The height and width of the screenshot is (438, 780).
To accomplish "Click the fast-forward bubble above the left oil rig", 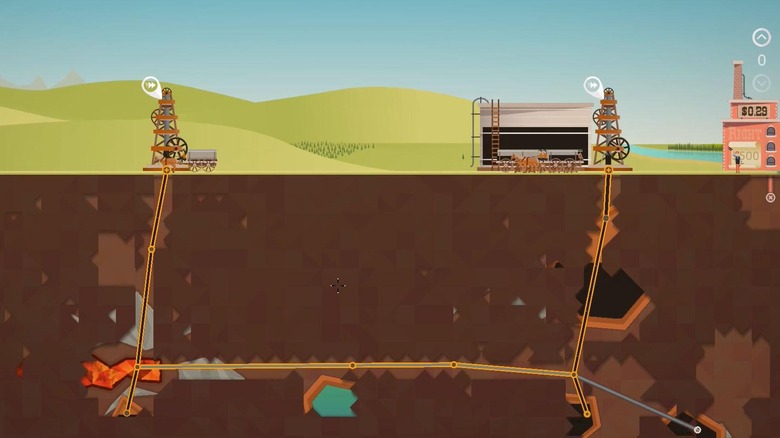I will pyautogui.click(x=150, y=86).
